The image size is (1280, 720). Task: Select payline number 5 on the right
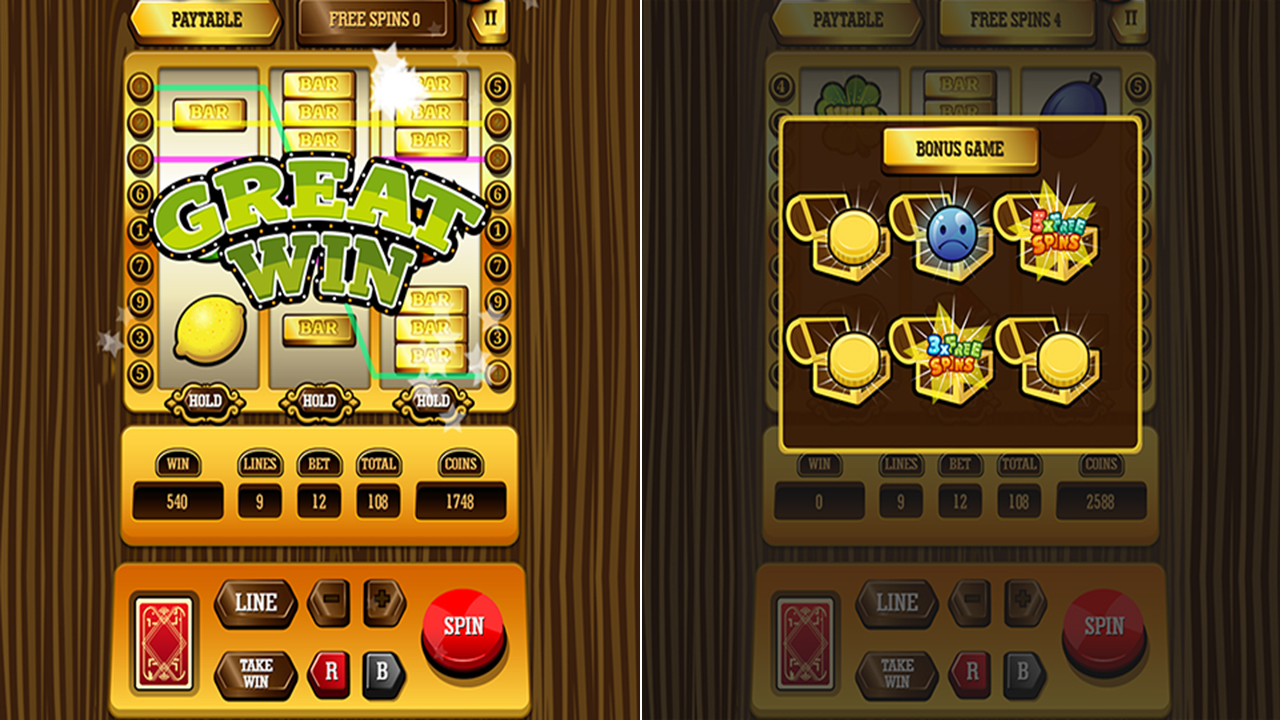(x=497, y=87)
